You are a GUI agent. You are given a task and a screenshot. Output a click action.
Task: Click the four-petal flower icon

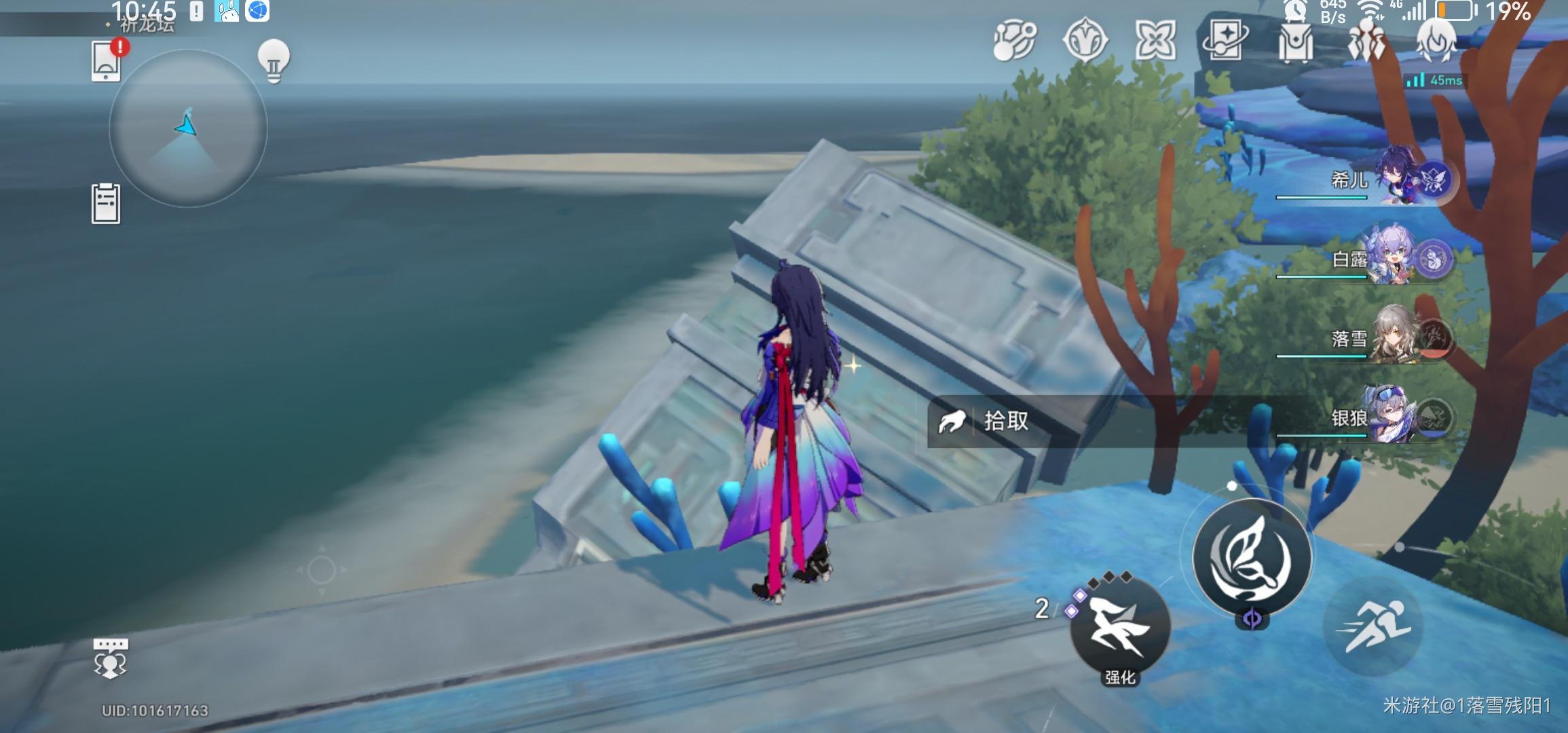[1155, 41]
